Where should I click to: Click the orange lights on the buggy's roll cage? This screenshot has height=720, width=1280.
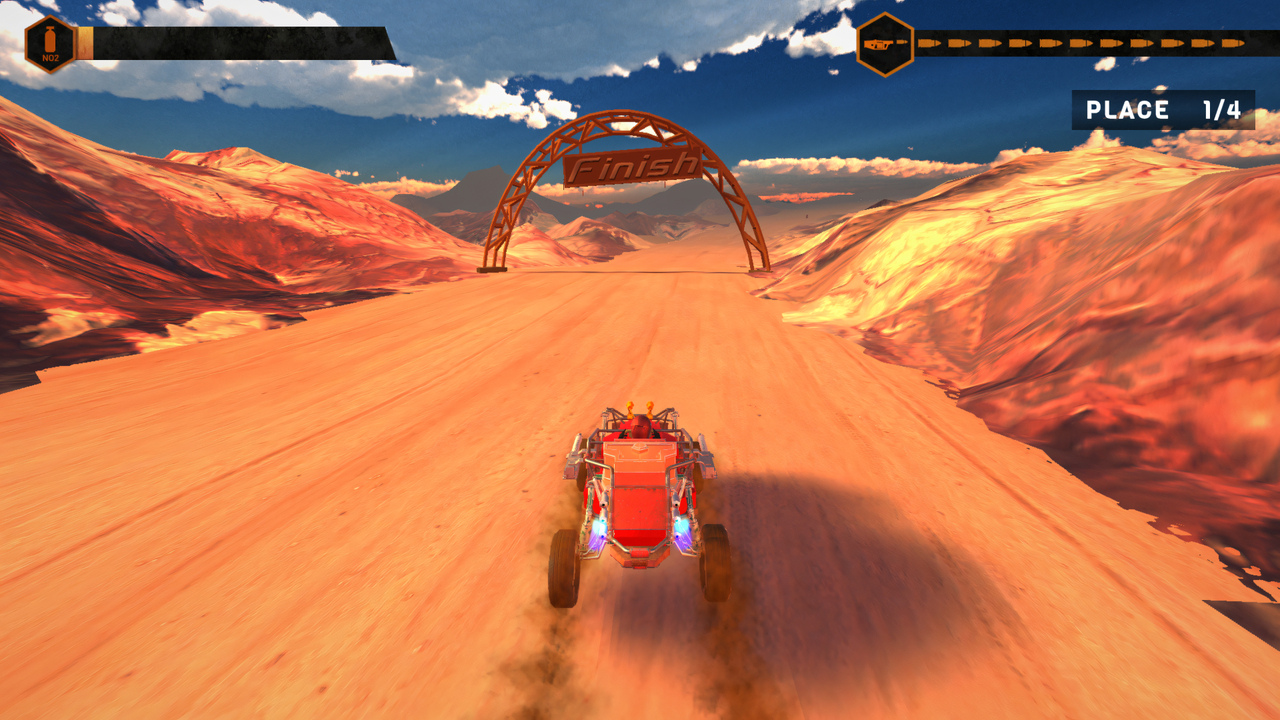[640, 405]
